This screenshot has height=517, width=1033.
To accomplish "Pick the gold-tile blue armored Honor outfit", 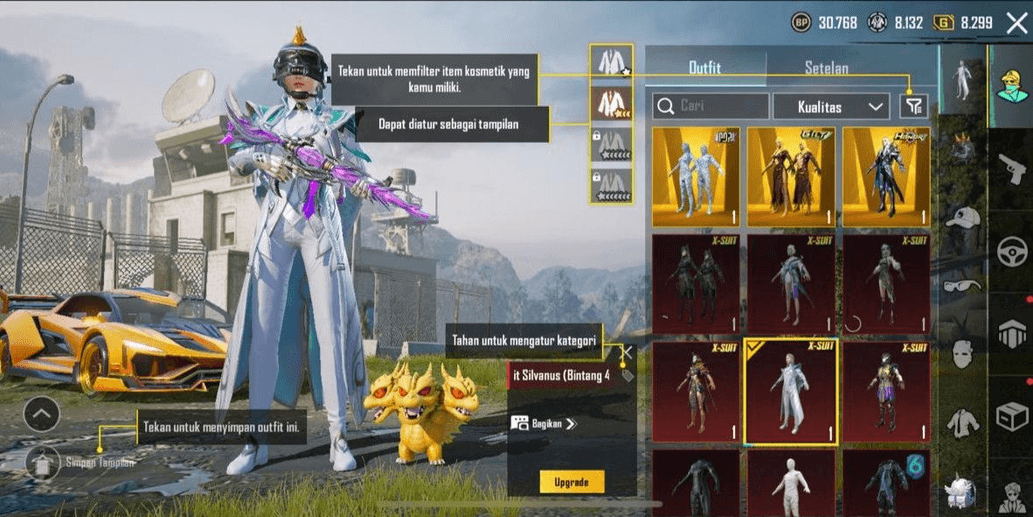I will pos(885,176).
